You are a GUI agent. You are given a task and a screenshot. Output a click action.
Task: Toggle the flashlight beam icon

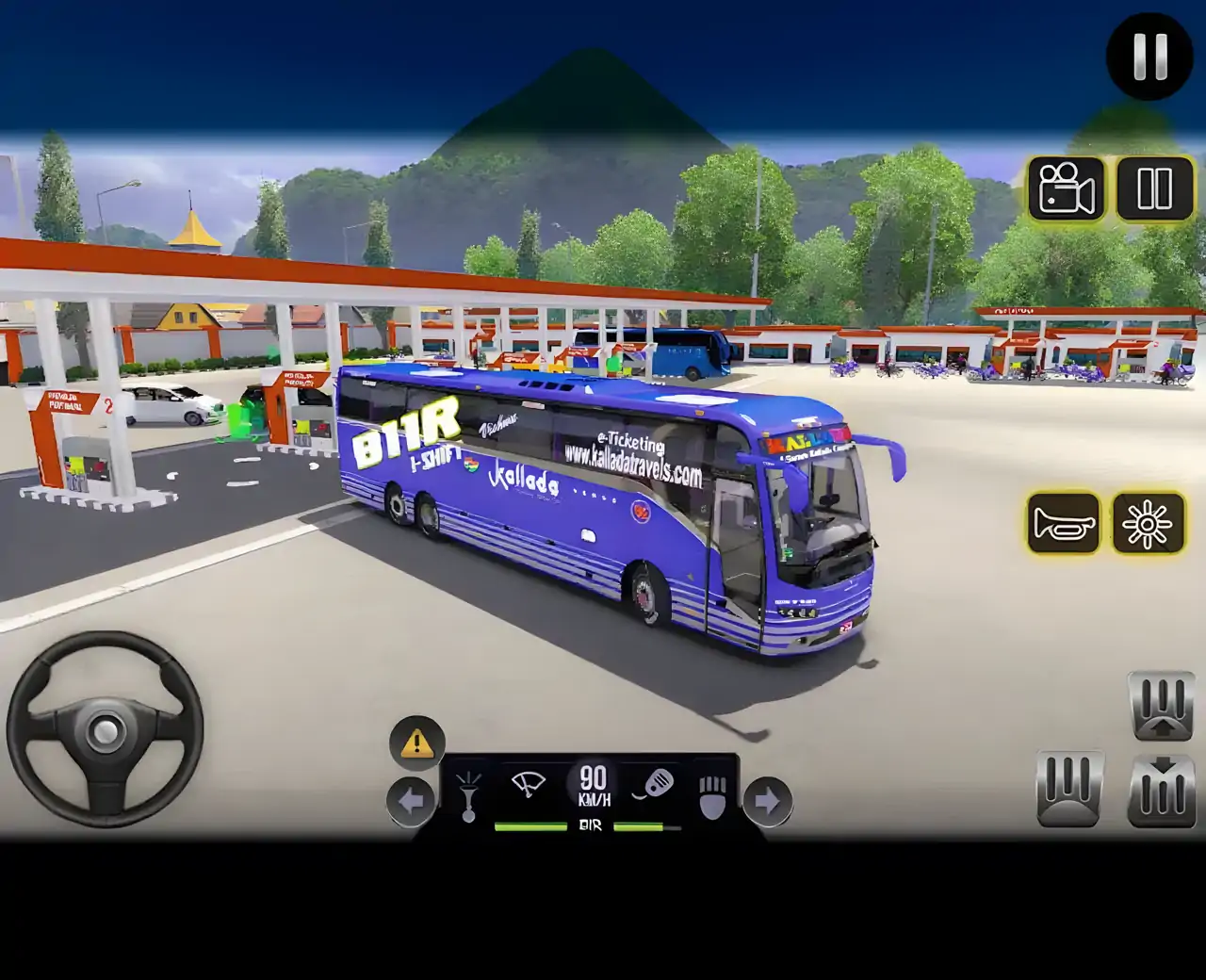467,796
